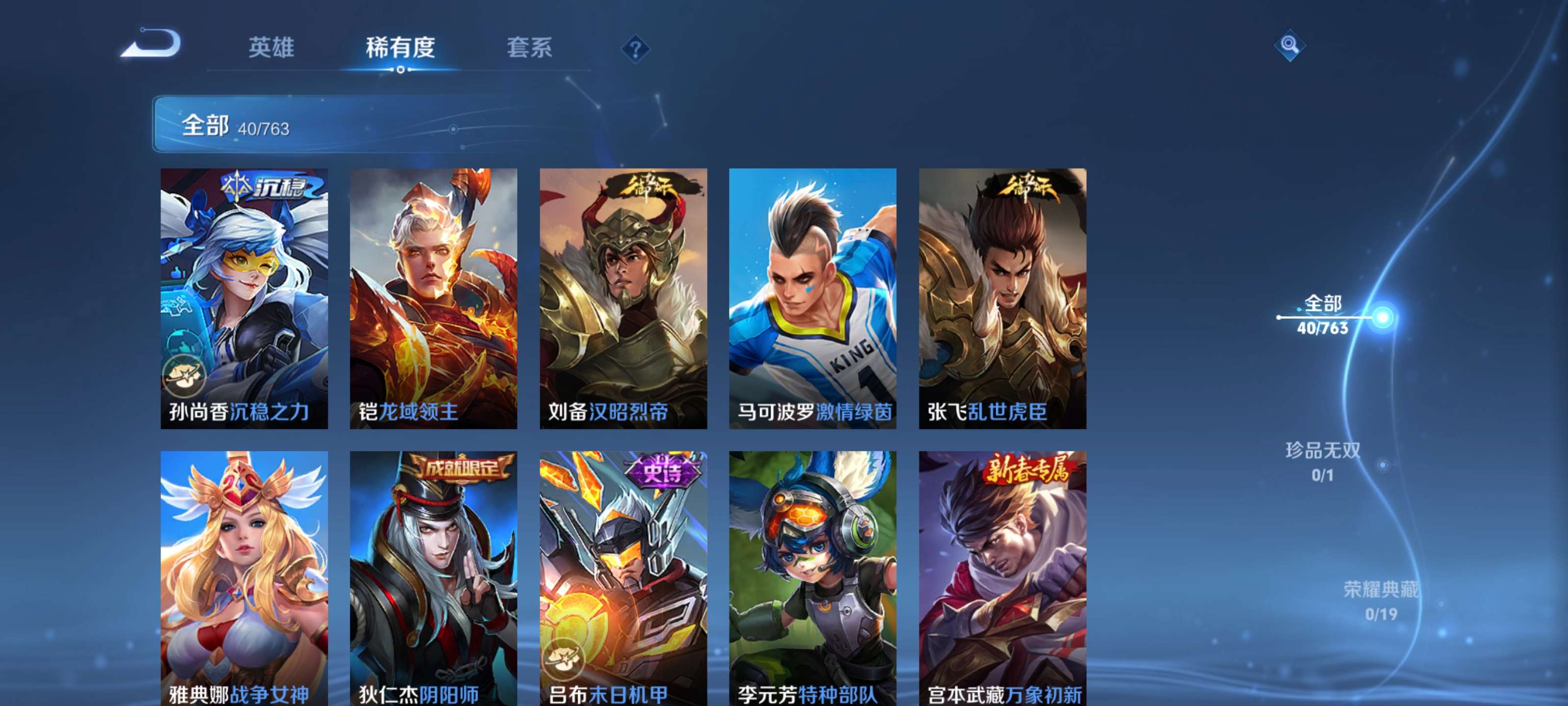Open the 刘备汉昭烈帝 skin card
This screenshot has width=1568, height=706.
[x=622, y=299]
